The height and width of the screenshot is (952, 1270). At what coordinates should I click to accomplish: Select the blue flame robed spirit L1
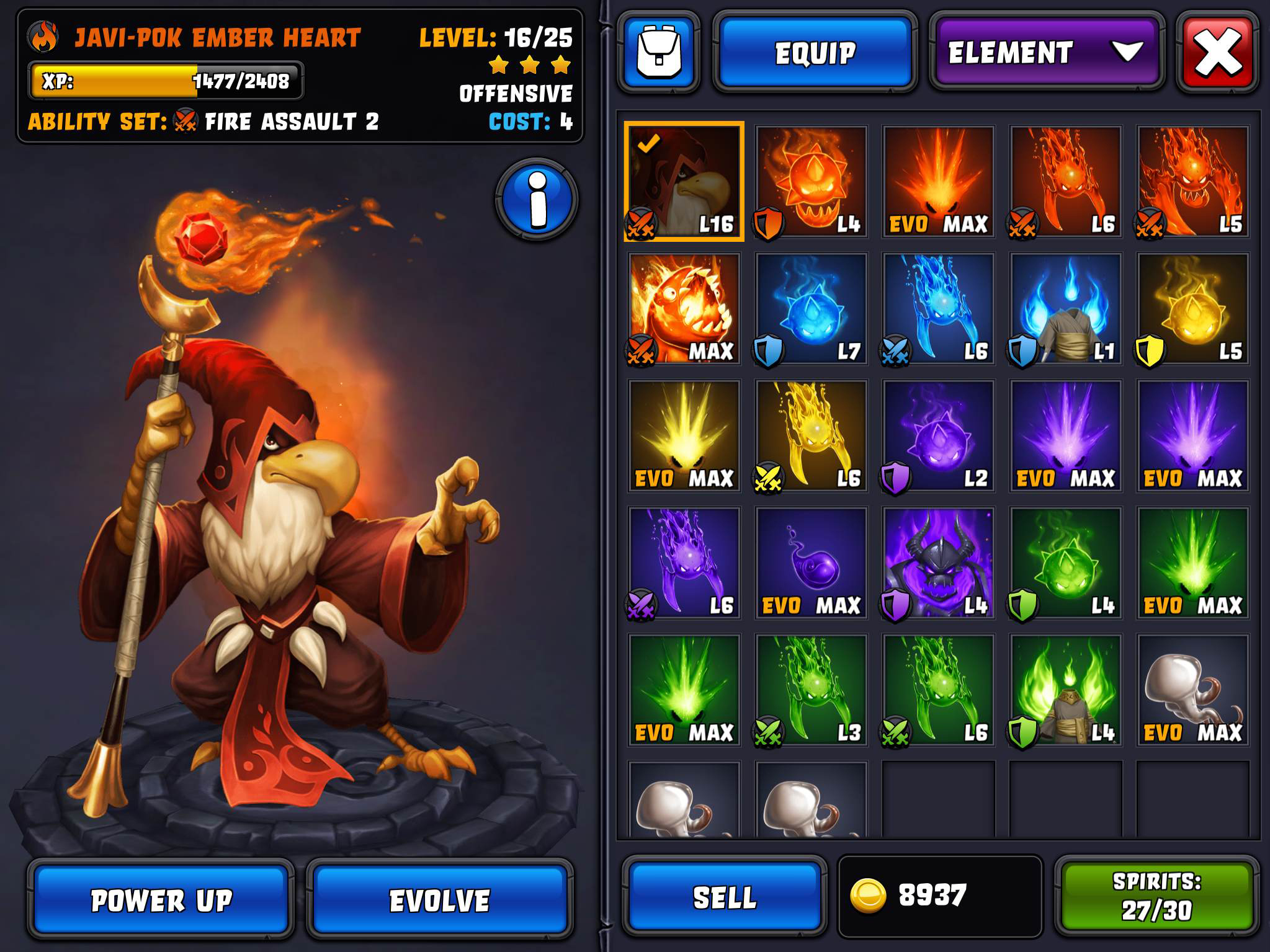[1065, 308]
